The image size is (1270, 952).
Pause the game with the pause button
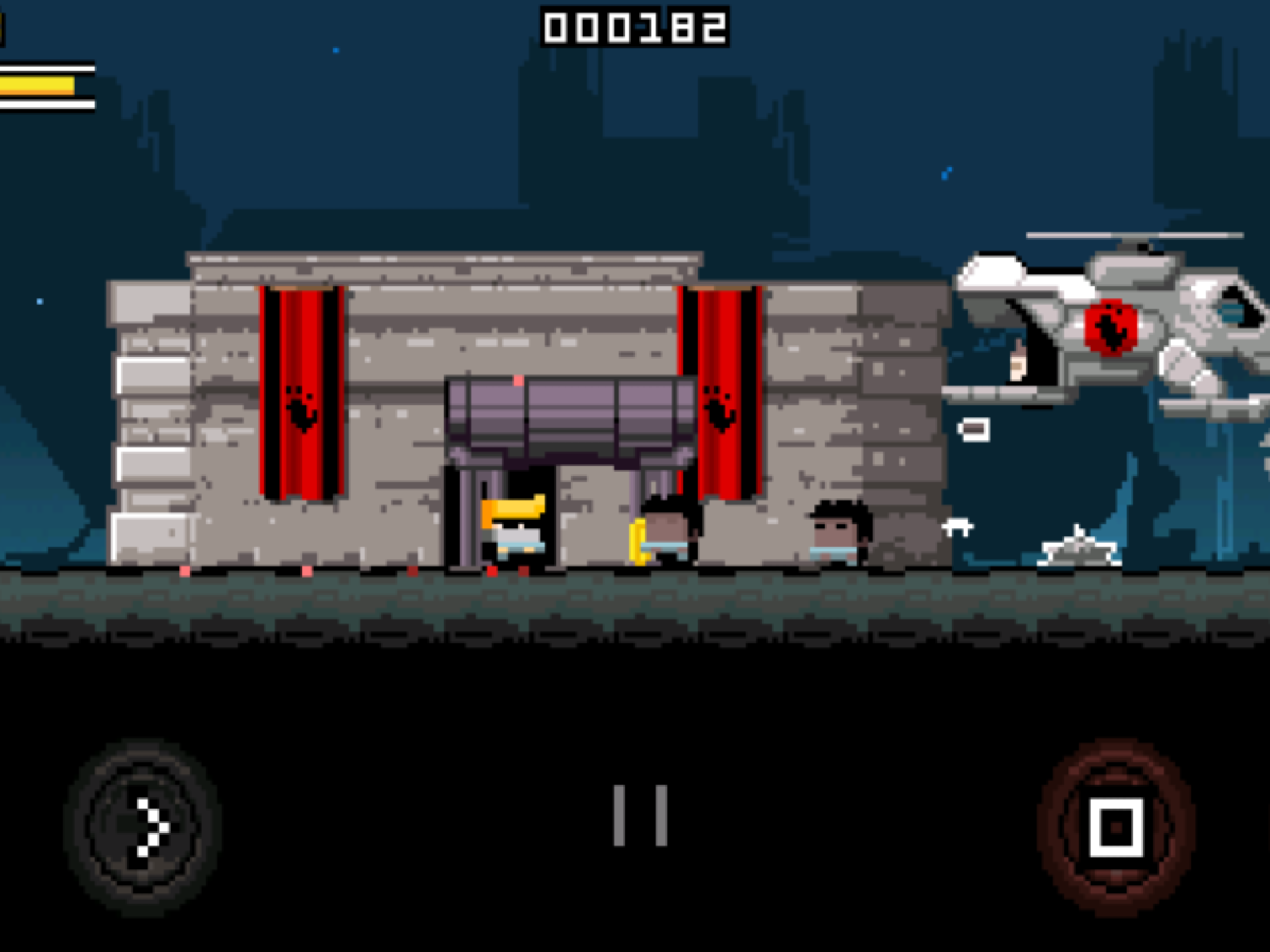point(640,816)
